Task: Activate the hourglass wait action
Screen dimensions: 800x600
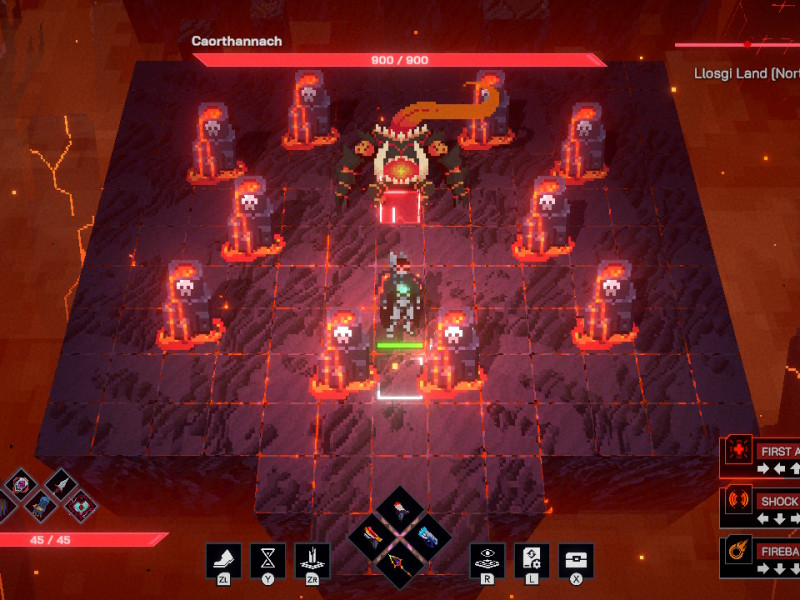Action: 268,560
